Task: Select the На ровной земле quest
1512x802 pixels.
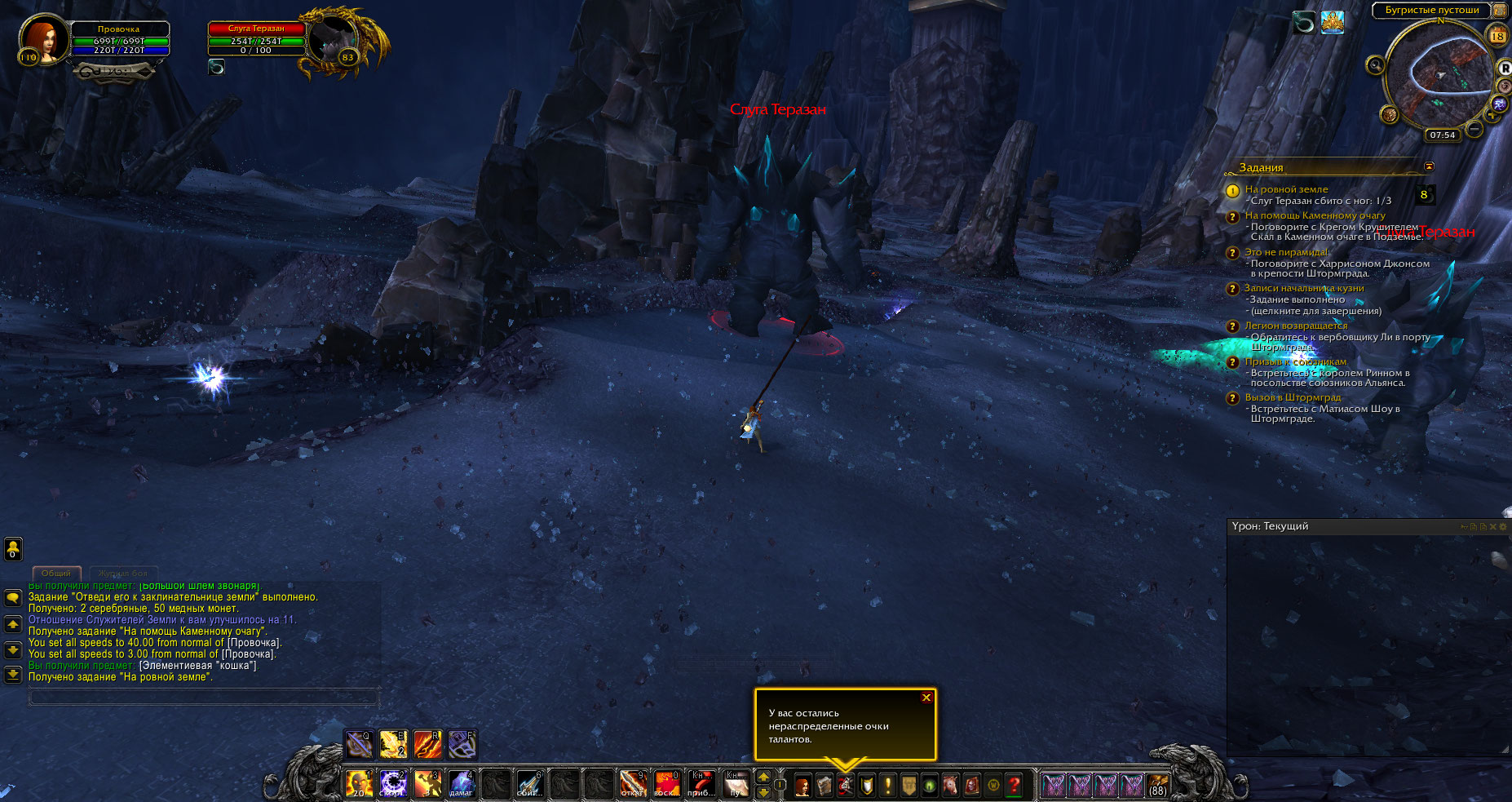Action: (x=1286, y=189)
